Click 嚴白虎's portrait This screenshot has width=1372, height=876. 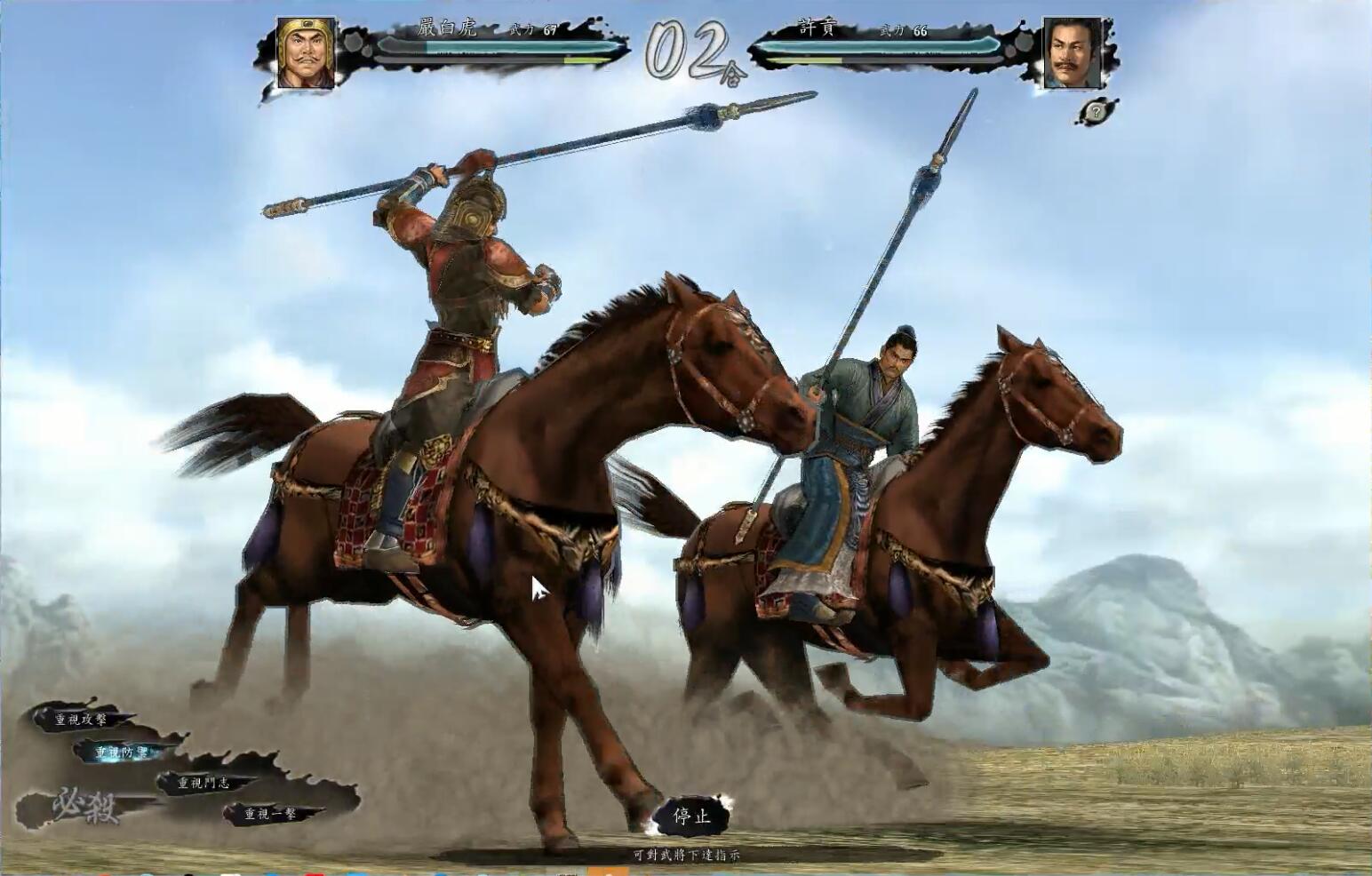(306, 53)
